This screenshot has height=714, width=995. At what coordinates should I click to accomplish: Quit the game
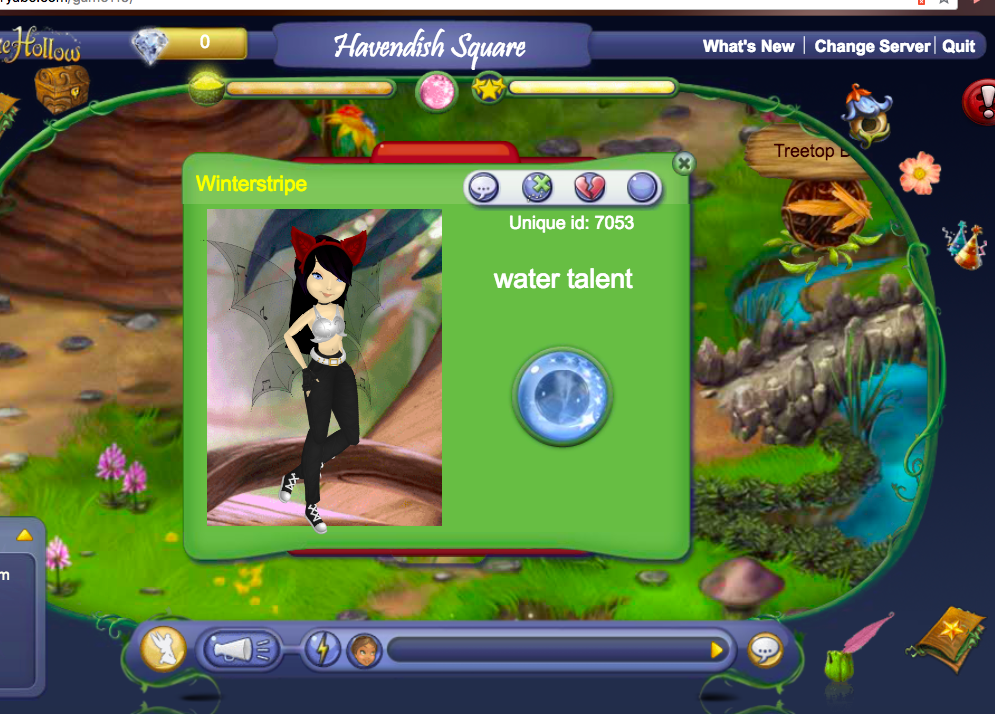pos(959,46)
